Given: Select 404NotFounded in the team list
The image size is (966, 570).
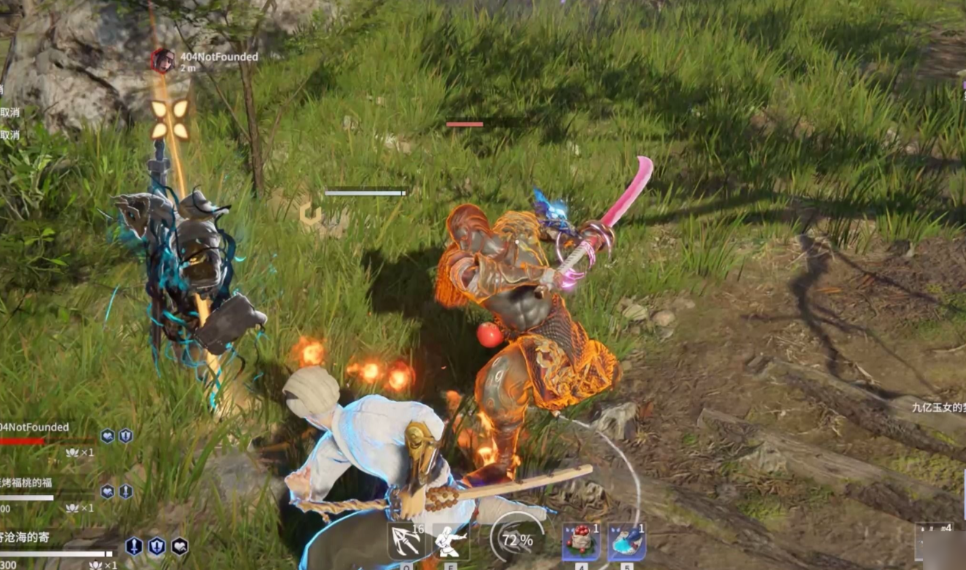Looking at the screenshot, I should coord(36,428).
